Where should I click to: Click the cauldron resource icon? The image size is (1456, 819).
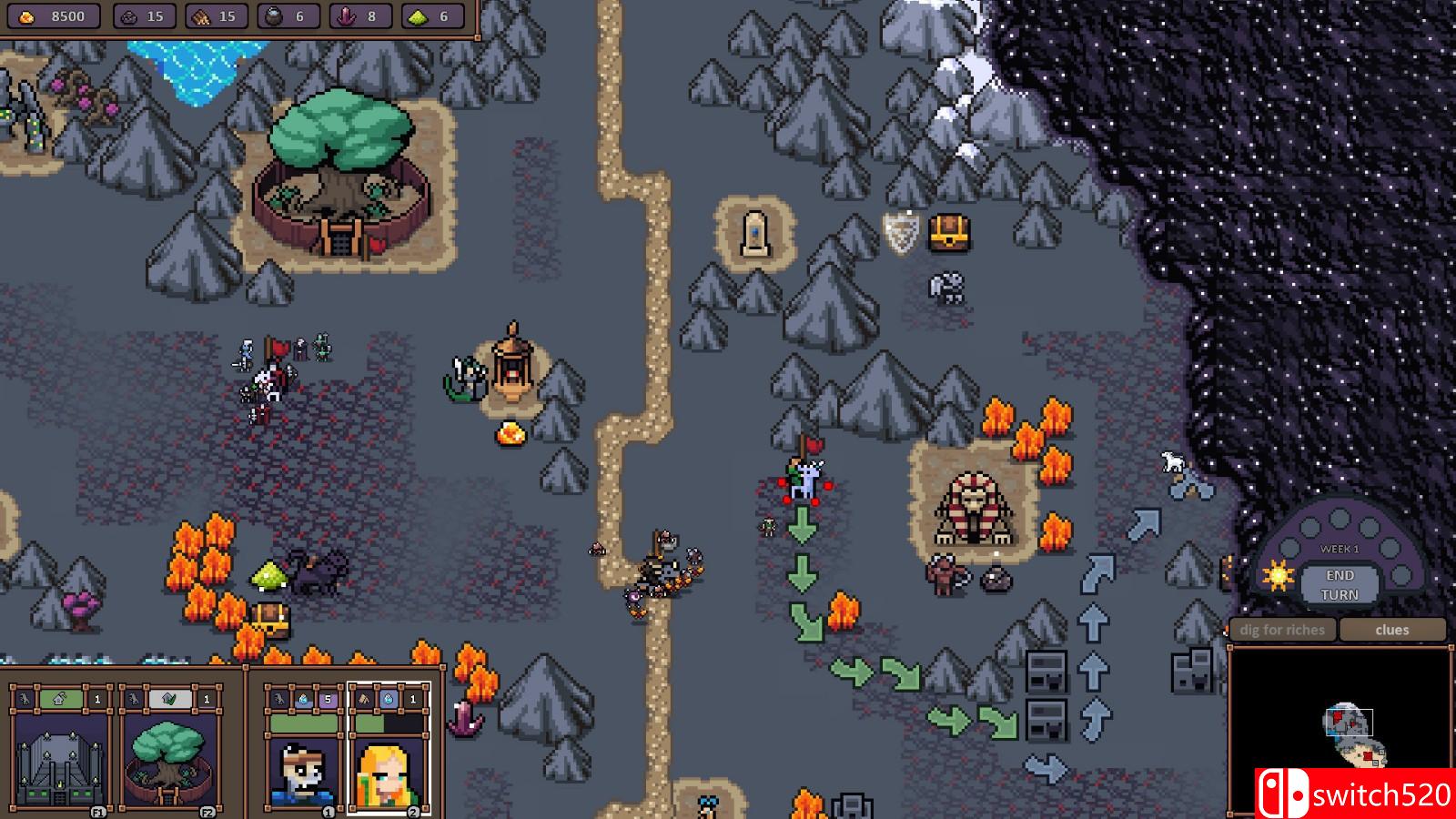[275, 17]
